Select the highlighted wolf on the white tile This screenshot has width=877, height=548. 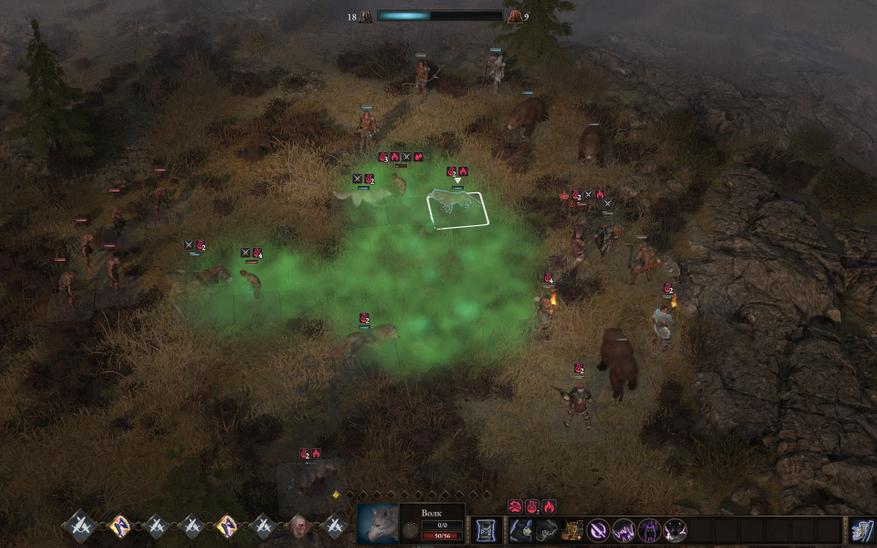coord(456,207)
